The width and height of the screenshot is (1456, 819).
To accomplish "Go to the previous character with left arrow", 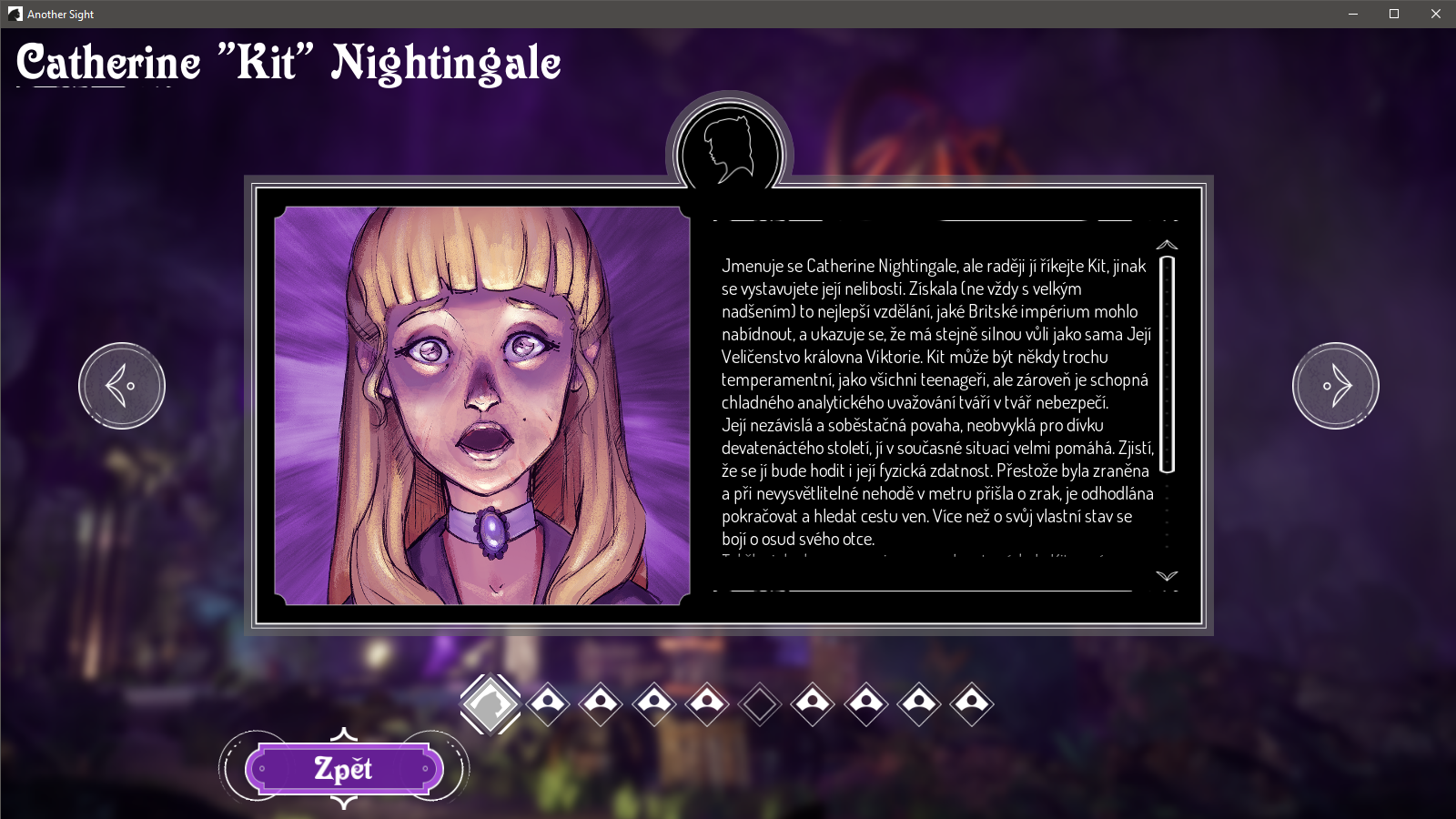I will pos(122,386).
